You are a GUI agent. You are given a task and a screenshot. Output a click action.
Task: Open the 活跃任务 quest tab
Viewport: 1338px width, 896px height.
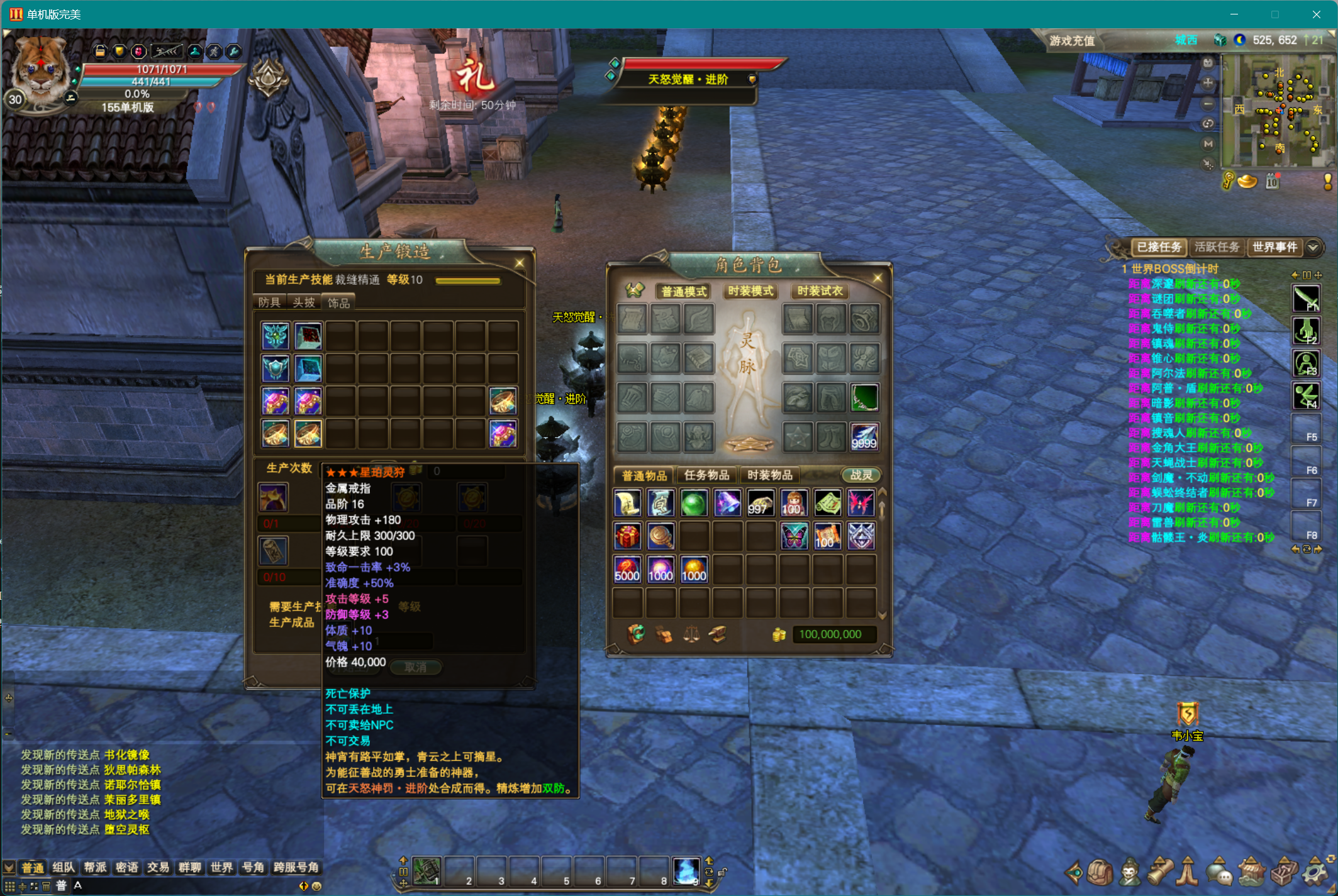[x=1217, y=247]
